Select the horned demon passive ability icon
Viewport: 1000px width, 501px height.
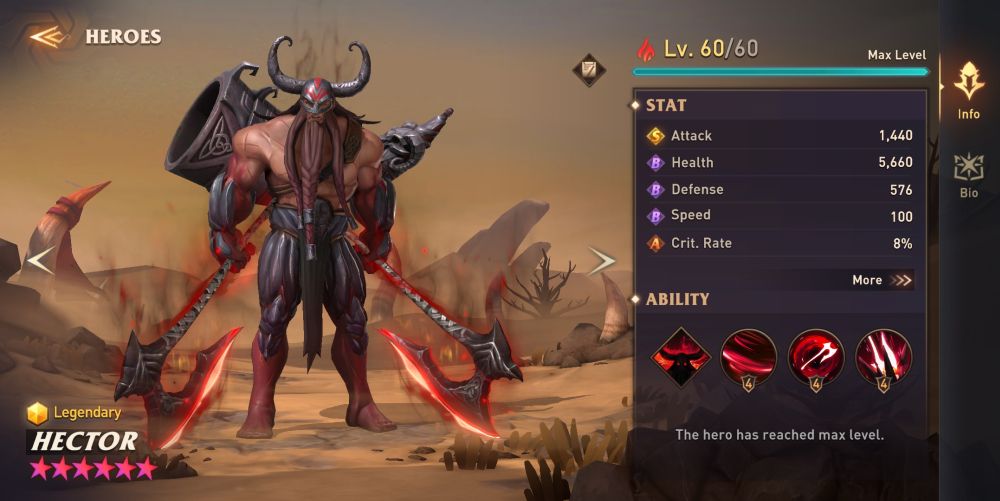(x=681, y=357)
